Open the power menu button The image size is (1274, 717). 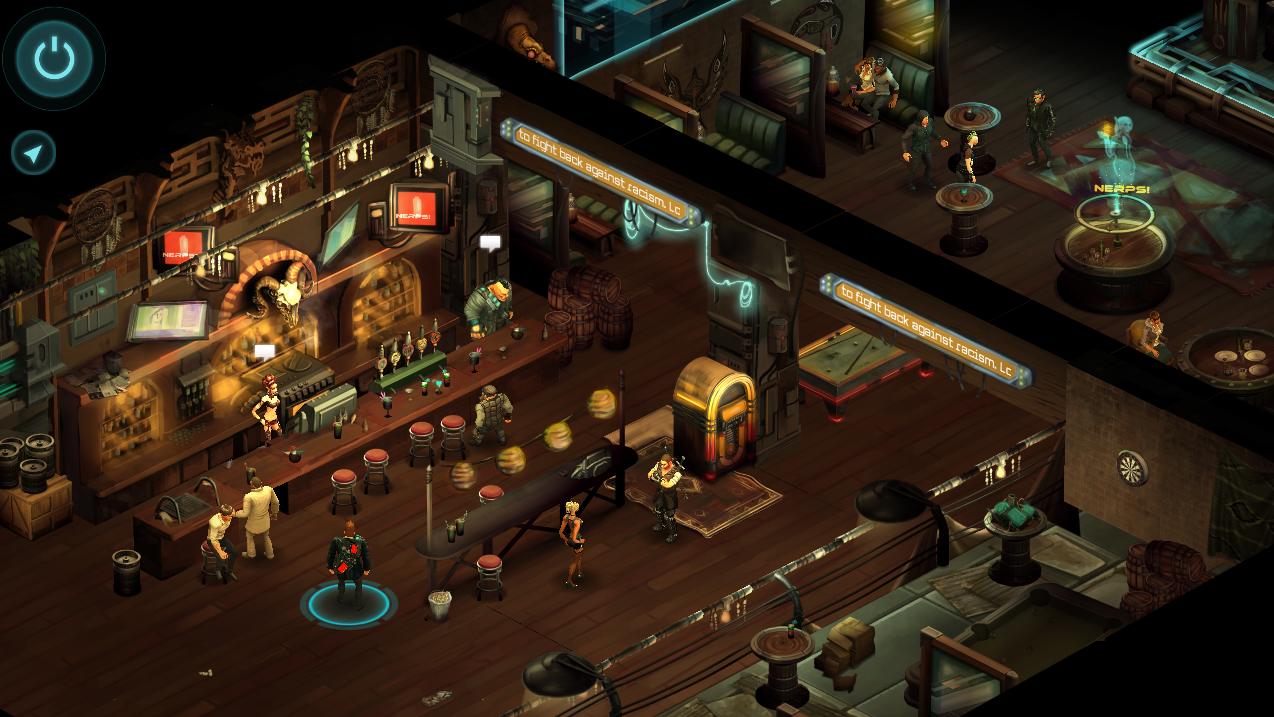(x=54, y=59)
